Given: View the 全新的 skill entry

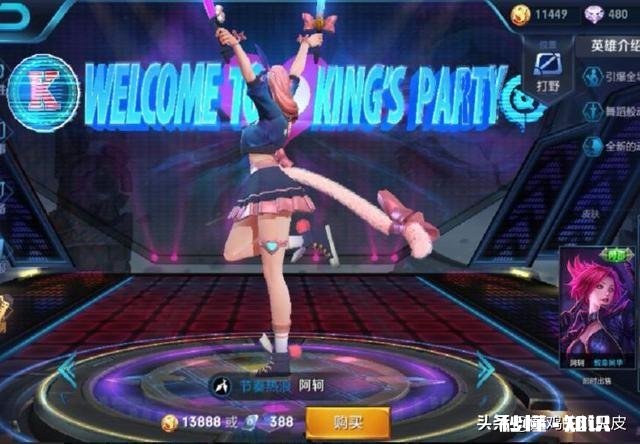Looking at the screenshot, I should (x=612, y=146).
